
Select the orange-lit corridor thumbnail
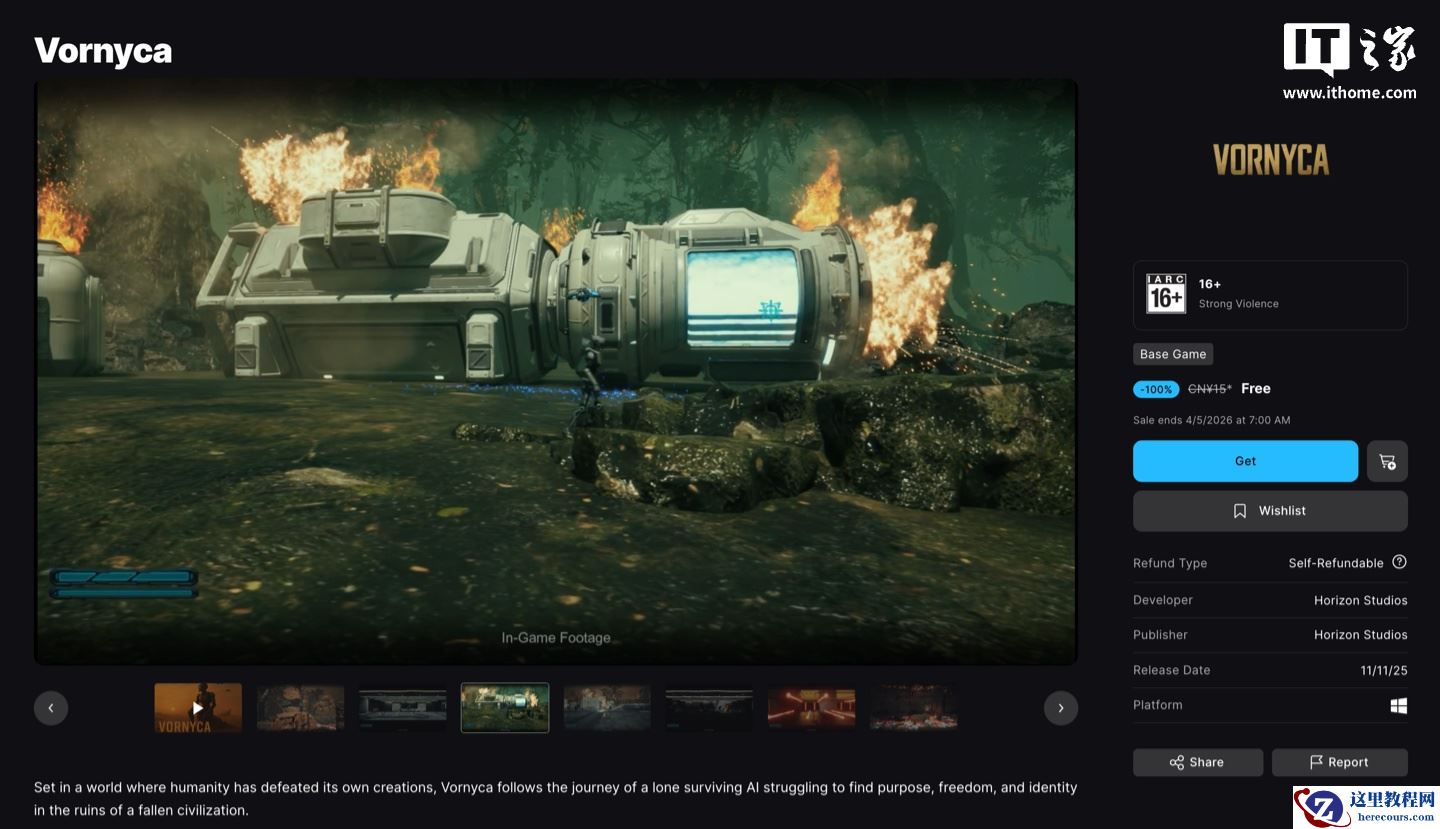pos(811,708)
